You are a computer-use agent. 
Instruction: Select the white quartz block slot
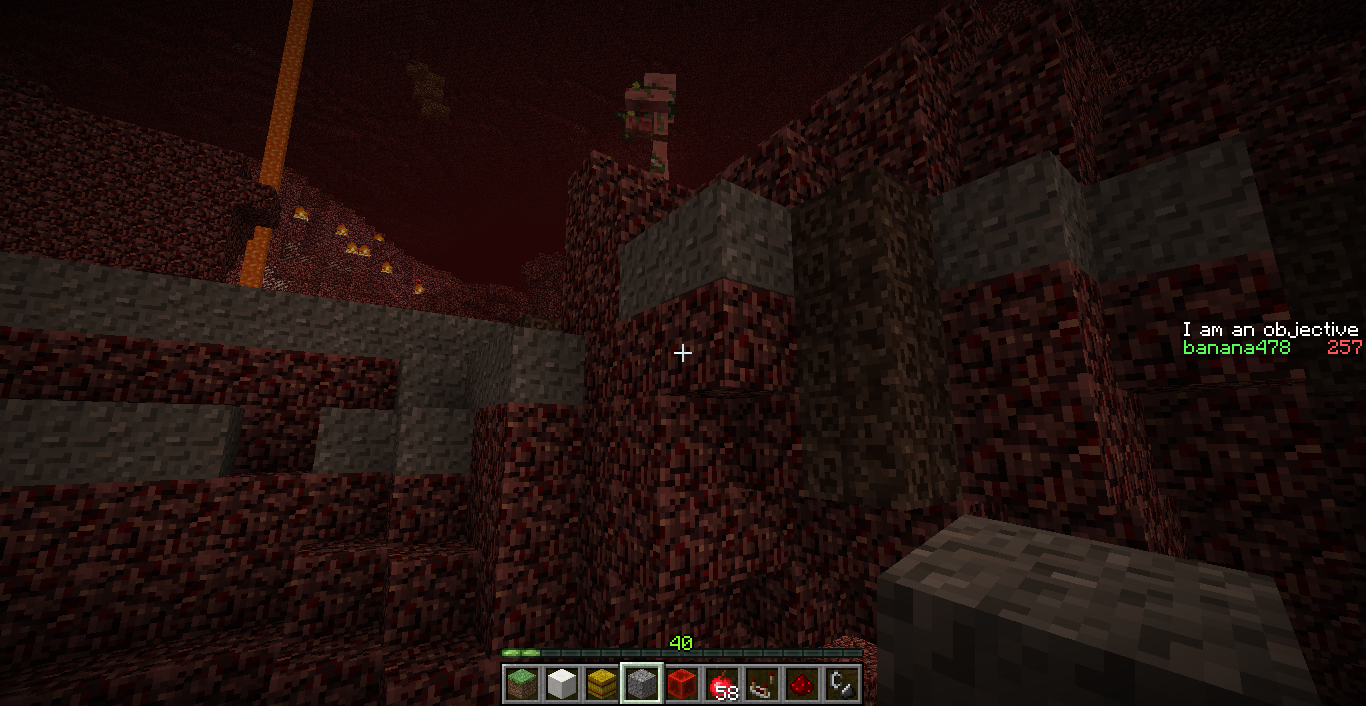(562, 684)
